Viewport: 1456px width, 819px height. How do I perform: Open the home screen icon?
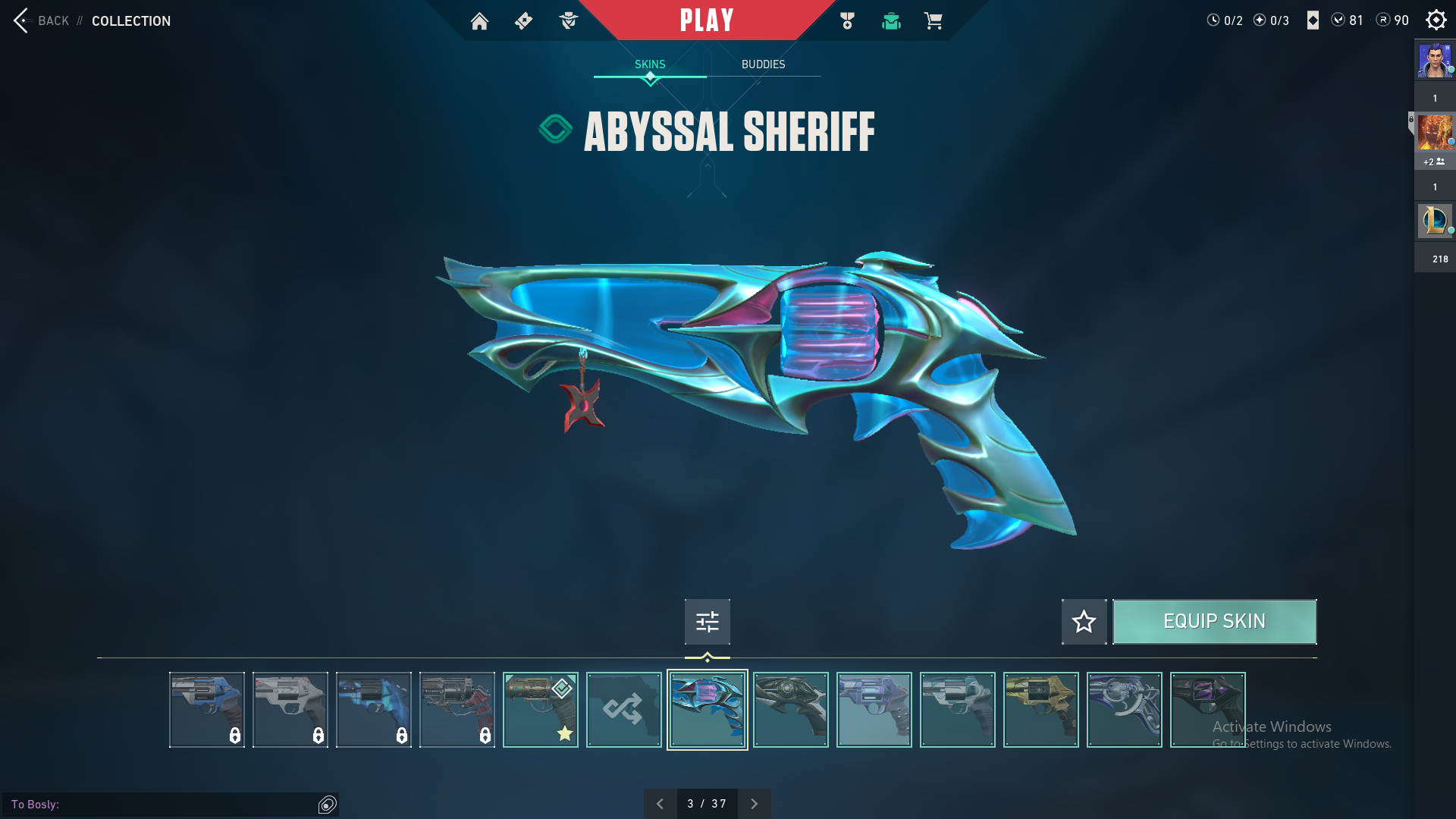479,21
